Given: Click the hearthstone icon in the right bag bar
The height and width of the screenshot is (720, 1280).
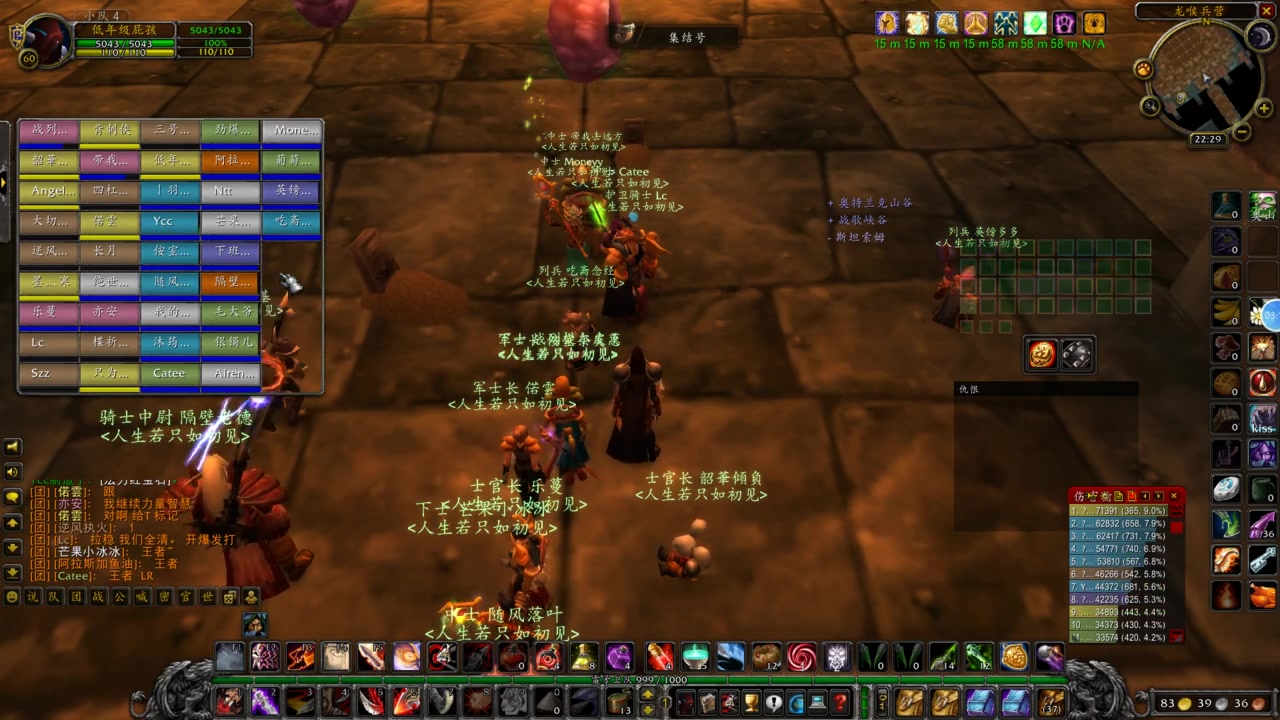Looking at the screenshot, I should [x=1224, y=490].
